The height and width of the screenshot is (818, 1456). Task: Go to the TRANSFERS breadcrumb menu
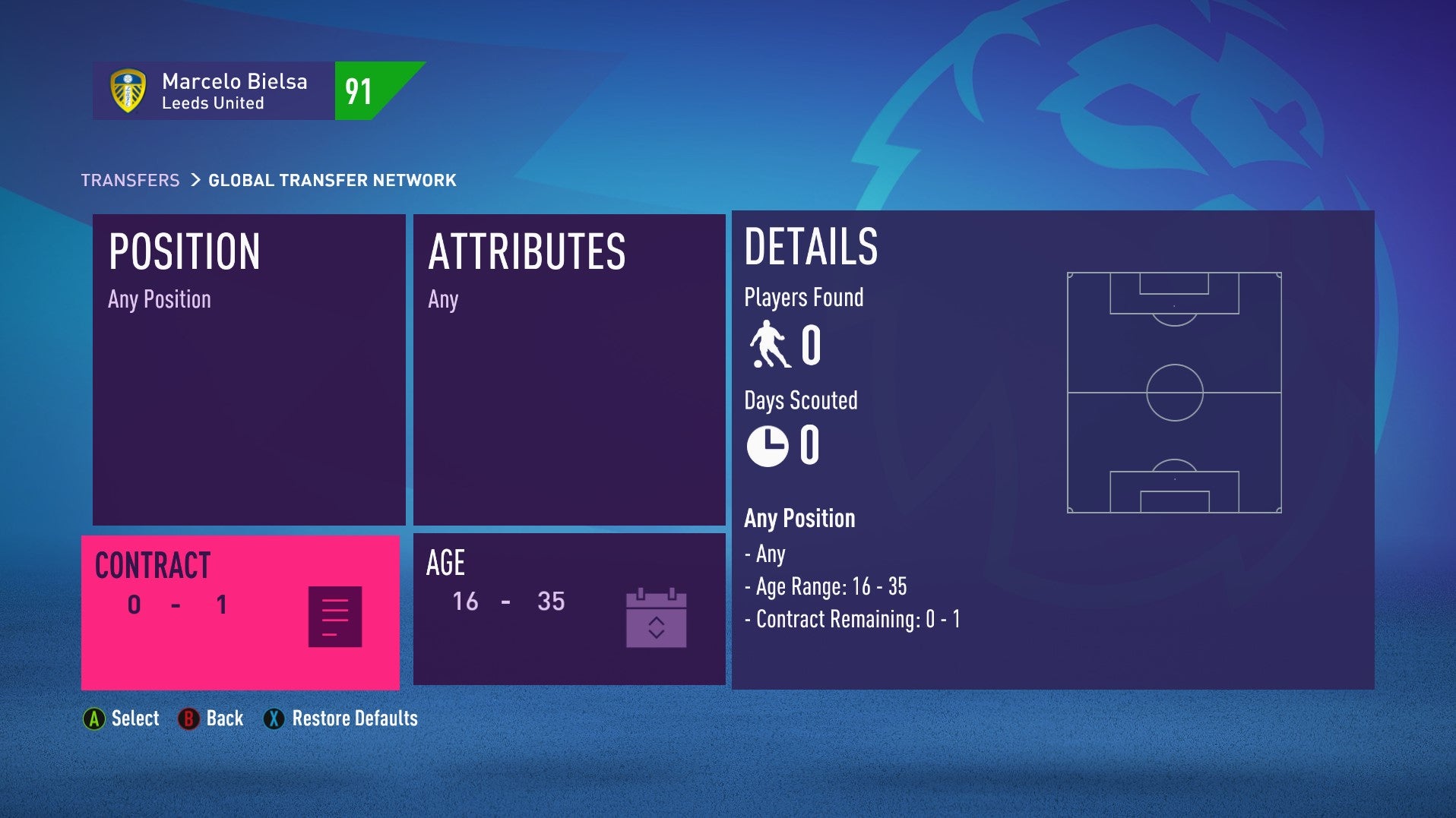coord(129,180)
